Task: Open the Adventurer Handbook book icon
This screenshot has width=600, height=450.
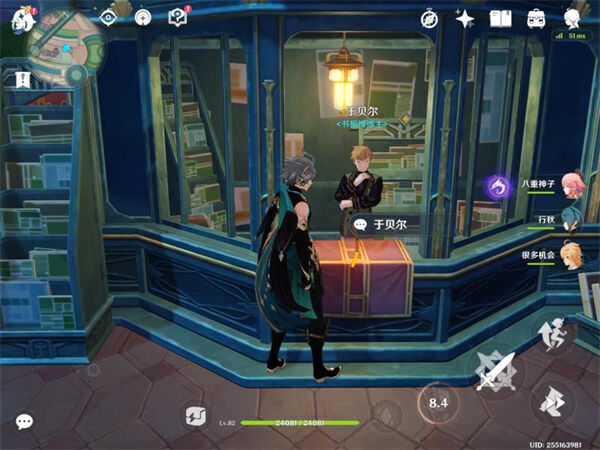Action: click(500, 17)
